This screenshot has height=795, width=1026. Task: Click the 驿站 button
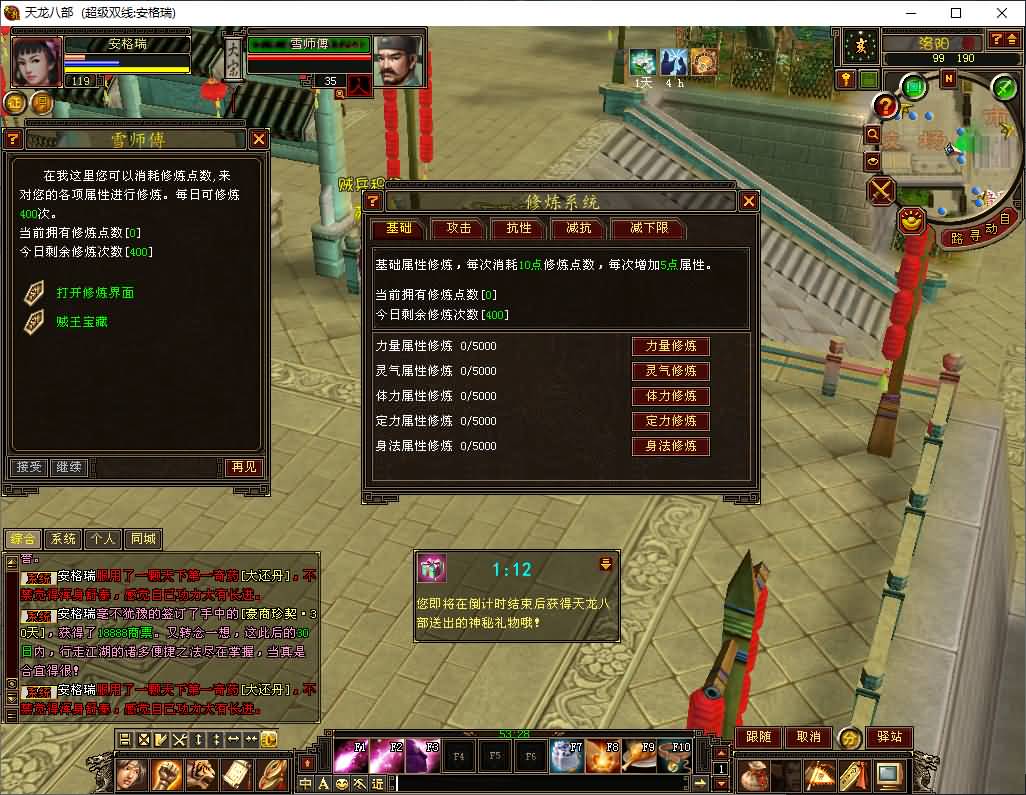click(x=888, y=737)
